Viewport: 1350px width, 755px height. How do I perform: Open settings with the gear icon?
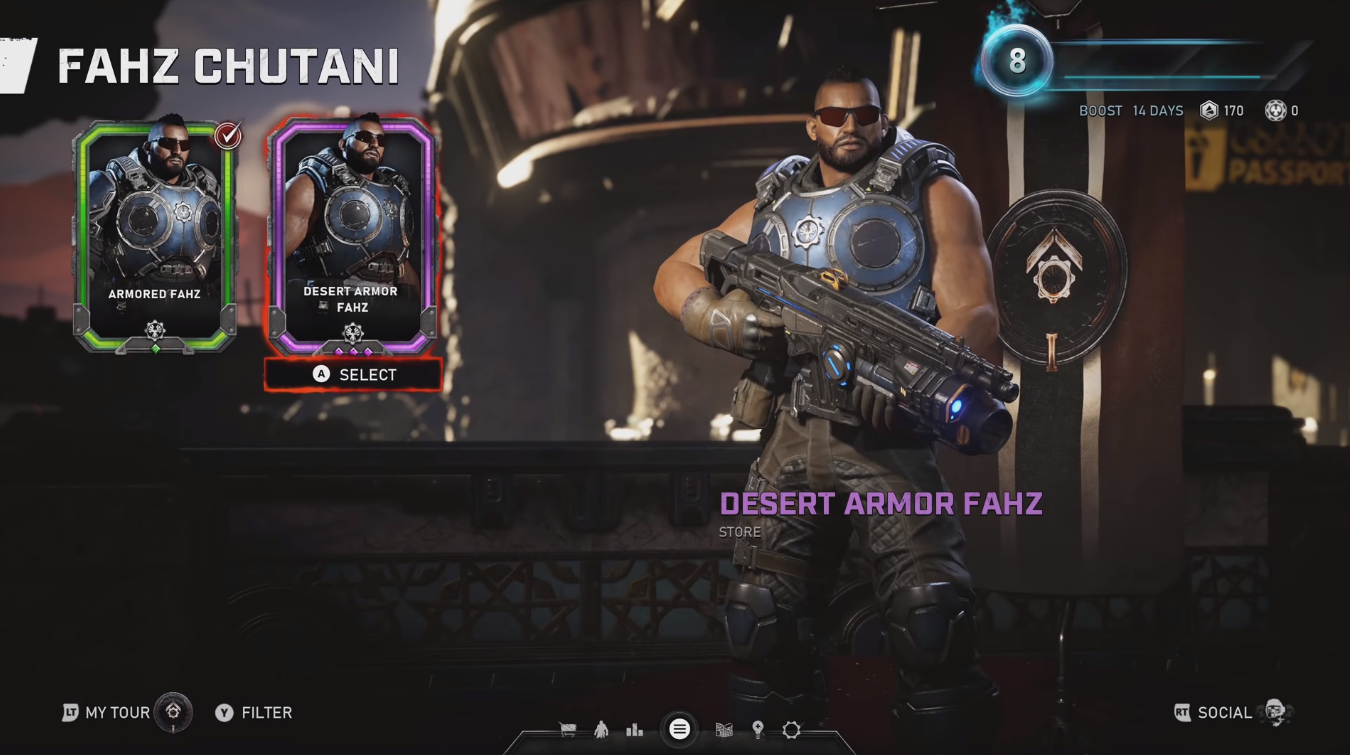tap(792, 730)
